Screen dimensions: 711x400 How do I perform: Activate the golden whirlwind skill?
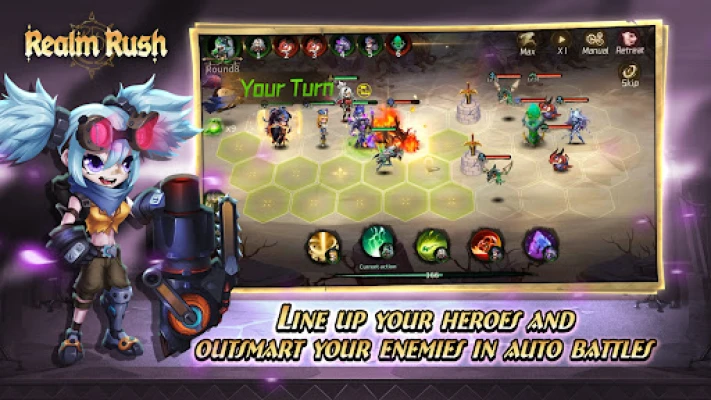click(x=324, y=245)
